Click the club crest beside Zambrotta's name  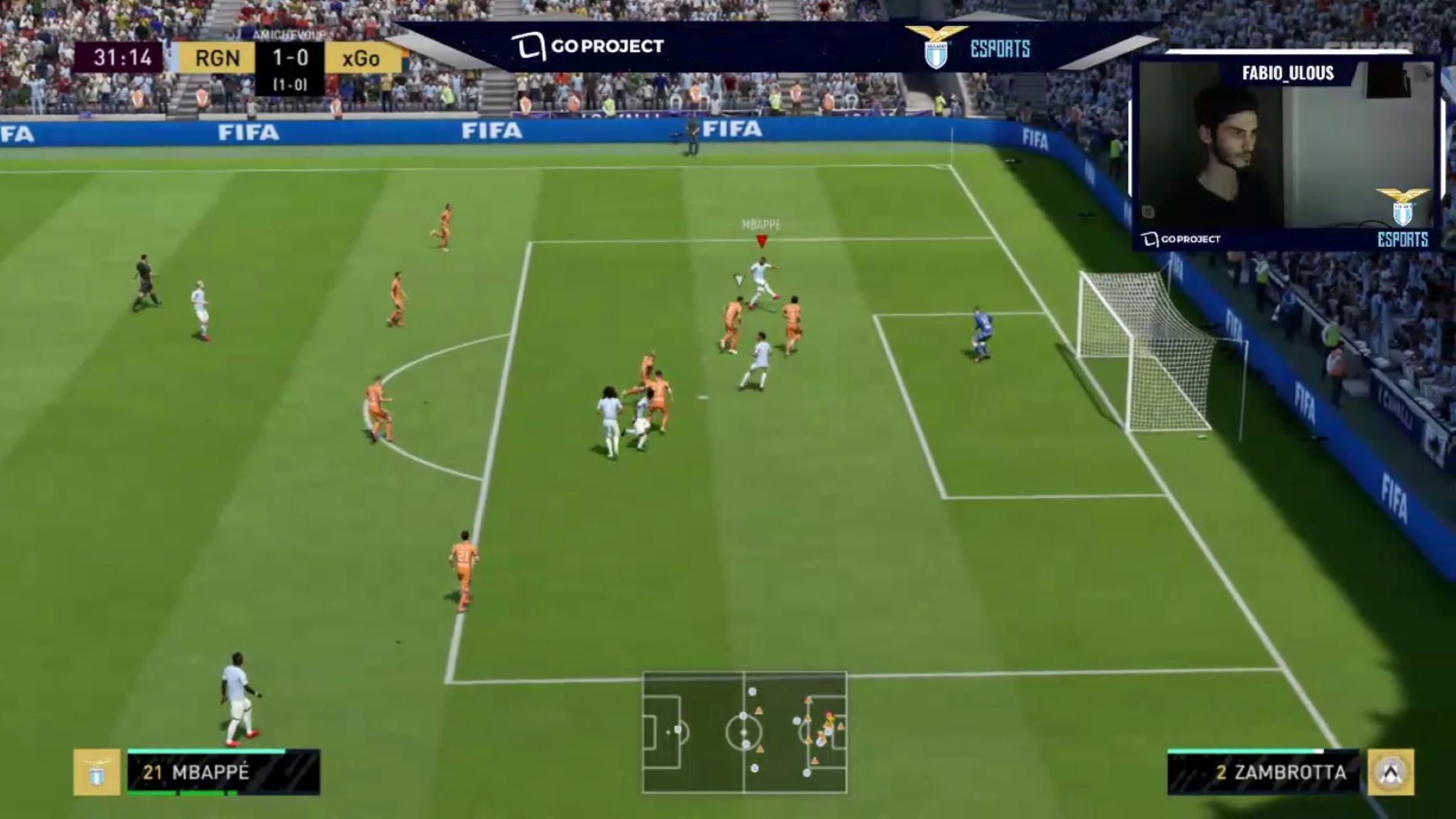(1390, 772)
